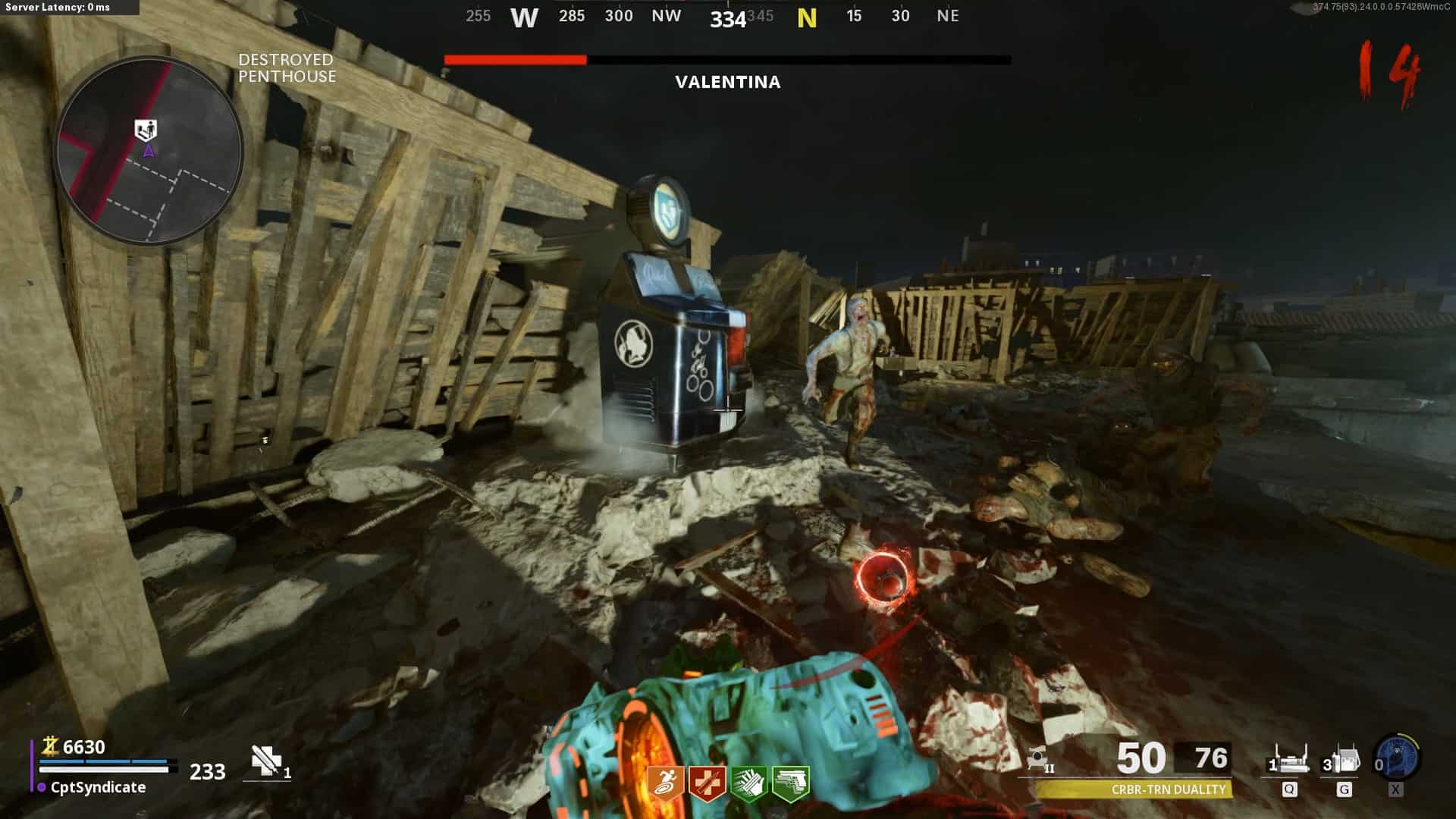Select the green hands perk icon

click(748, 783)
